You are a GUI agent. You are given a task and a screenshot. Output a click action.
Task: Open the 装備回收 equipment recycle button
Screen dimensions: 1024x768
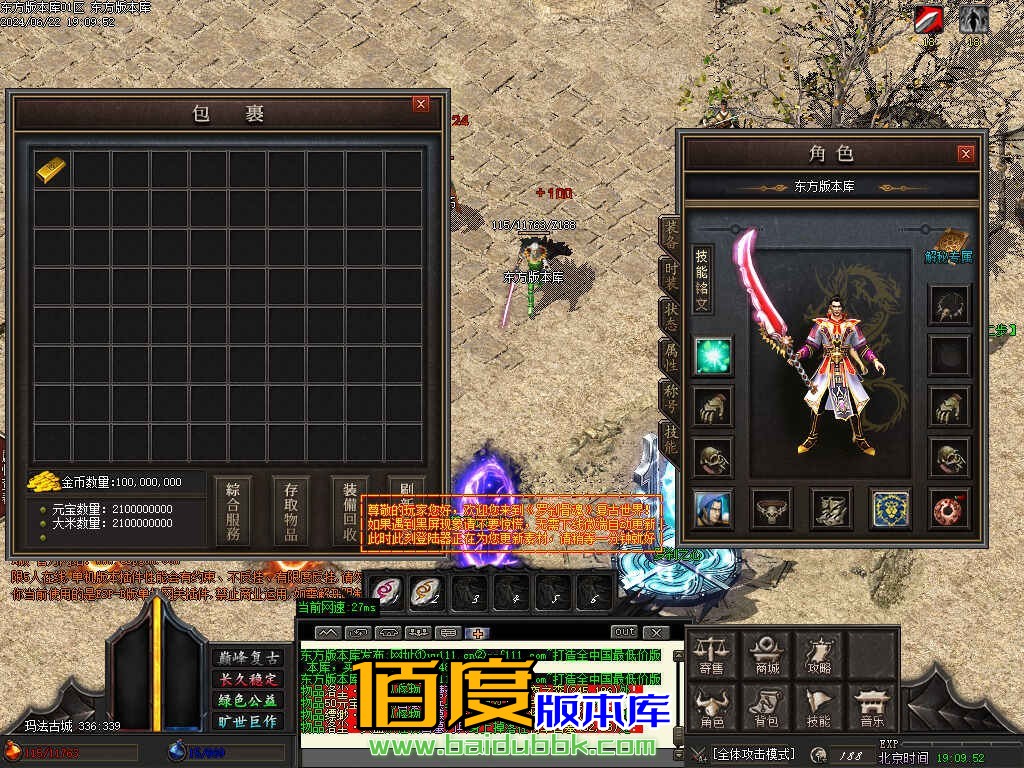[349, 510]
